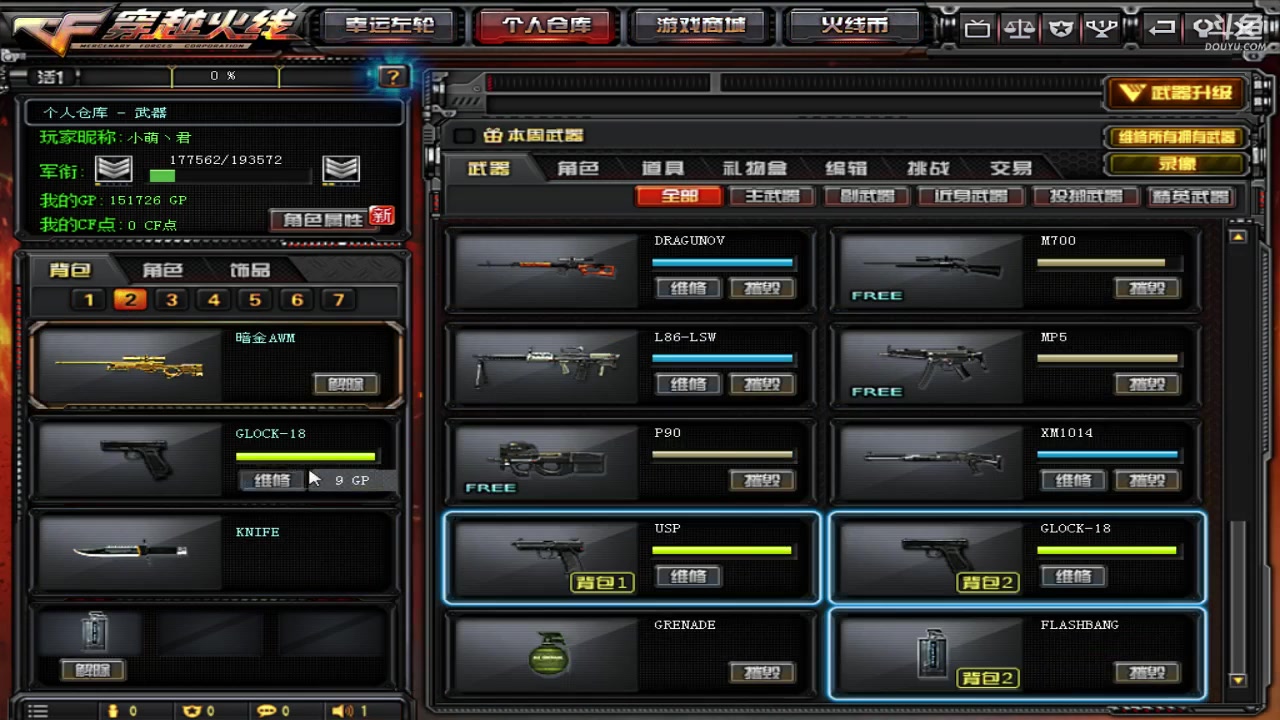The width and height of the screenshot is (1280, 720).
Task: Click the scrollbar up arrow on weapon list
Action: (x=1238, y=237)
